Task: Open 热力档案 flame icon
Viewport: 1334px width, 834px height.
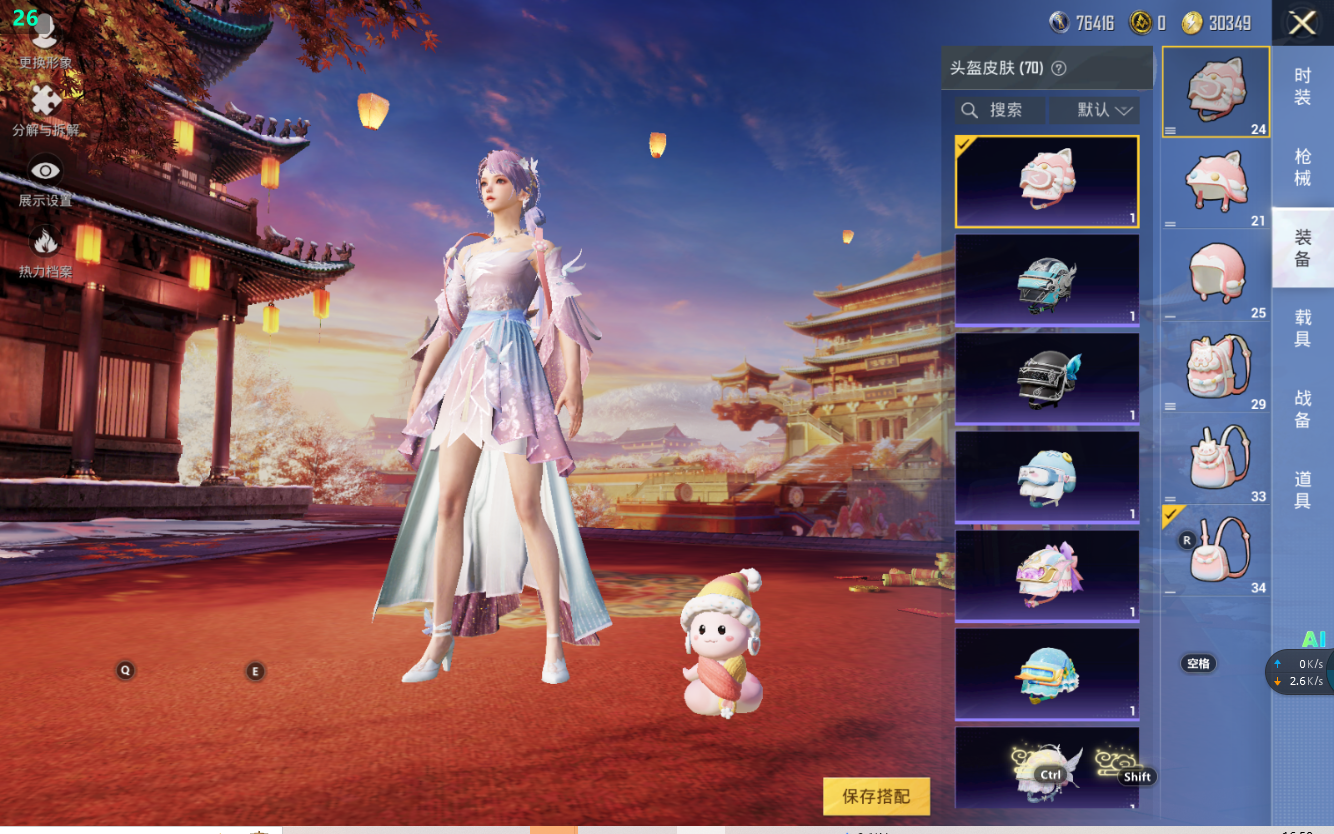Action: [45, 250]
